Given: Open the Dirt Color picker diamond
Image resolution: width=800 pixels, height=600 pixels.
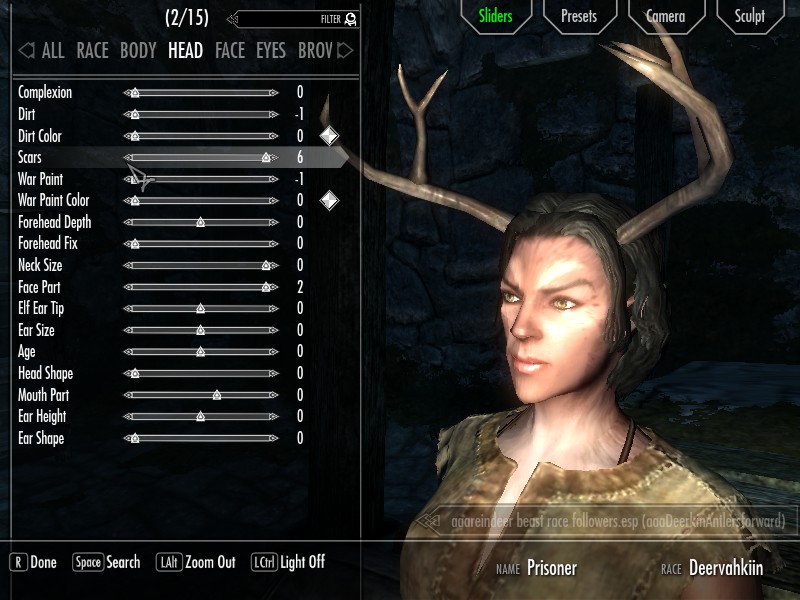Looking at the screenshot, I should (x=329, y=136).
